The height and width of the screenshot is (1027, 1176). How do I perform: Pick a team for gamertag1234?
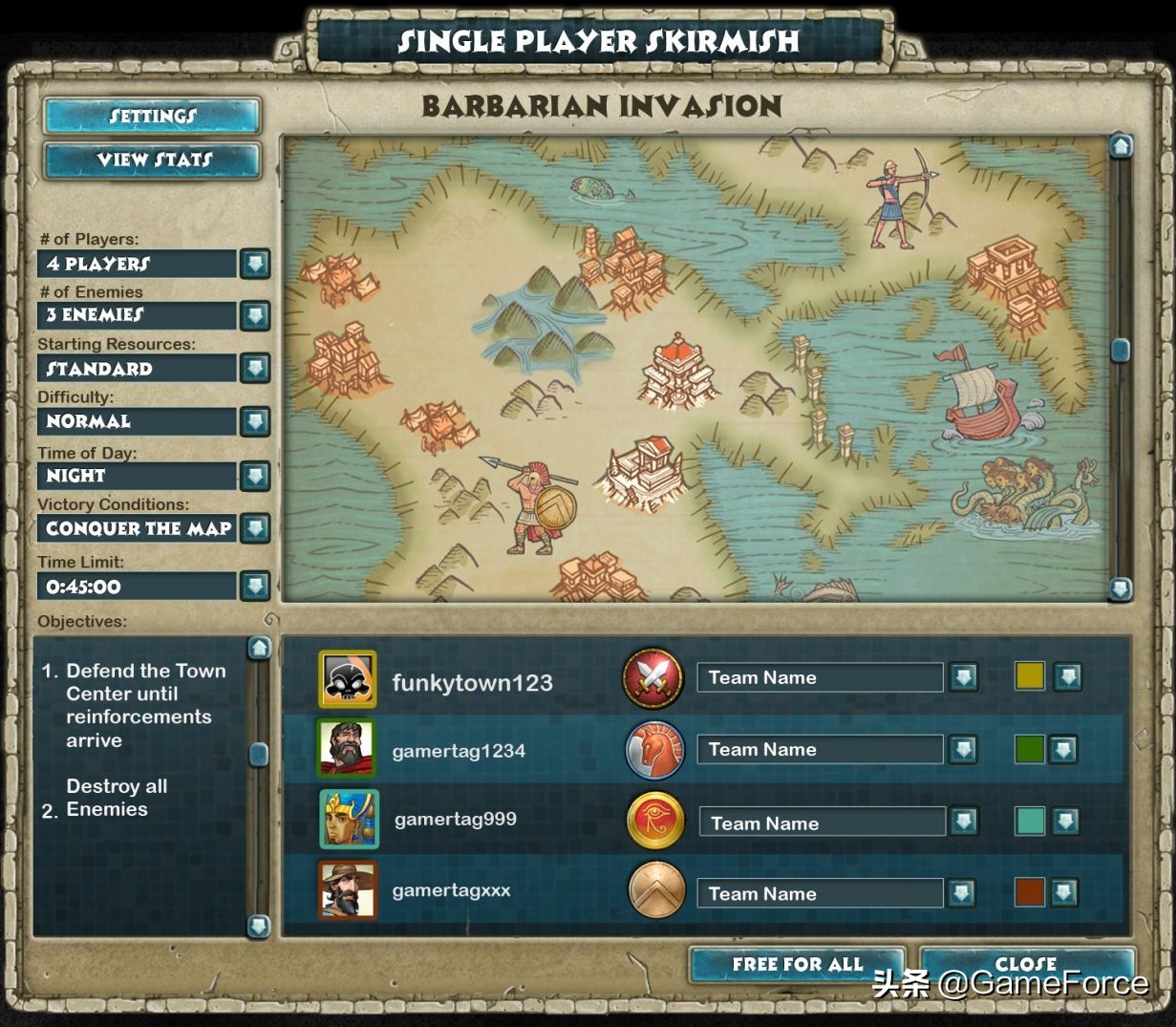(x=963, y=750)
